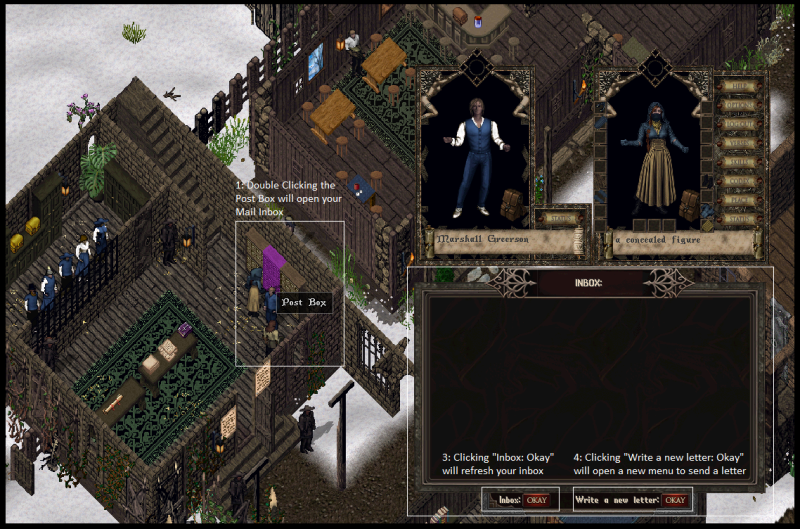Image resolution: width=800 pixels, height=529 pixels.
Task: Click OKAY beside Write a new letter
Action: pos(675,499)
